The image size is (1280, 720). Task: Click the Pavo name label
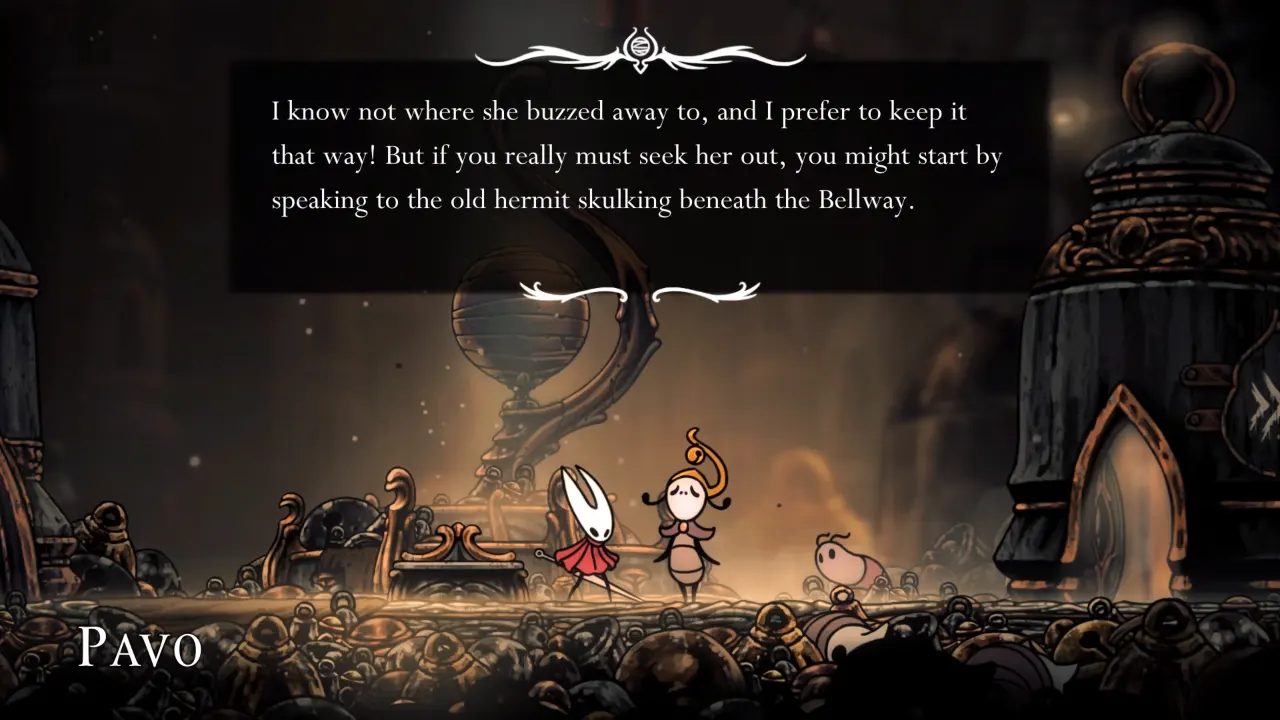[141, 645]
